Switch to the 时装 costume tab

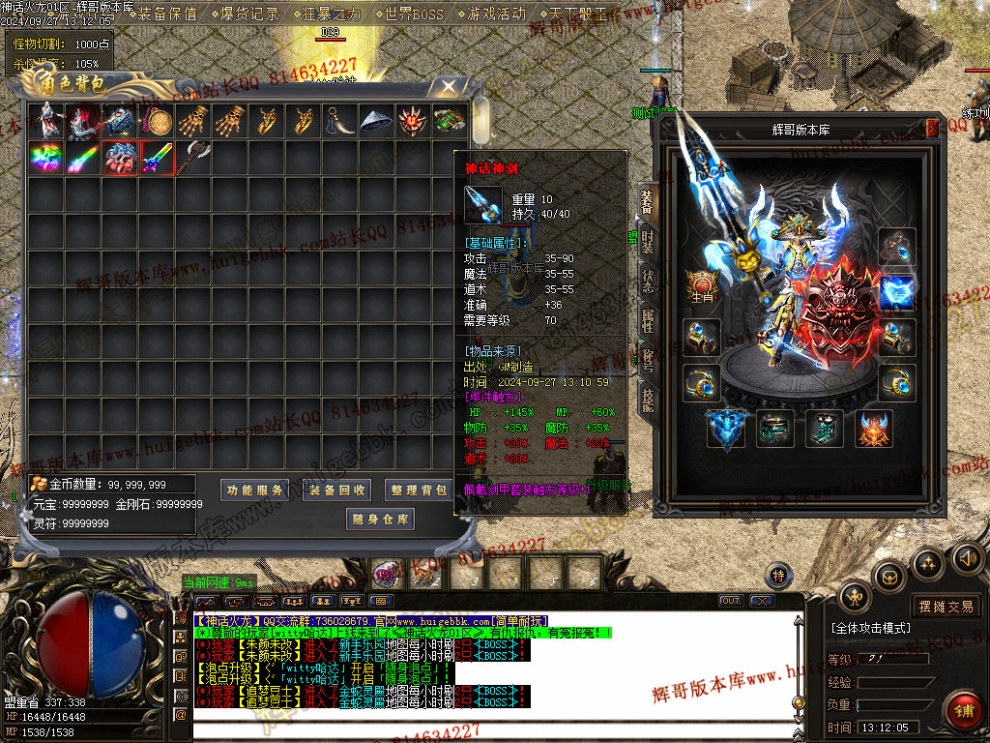click(647, 240)
